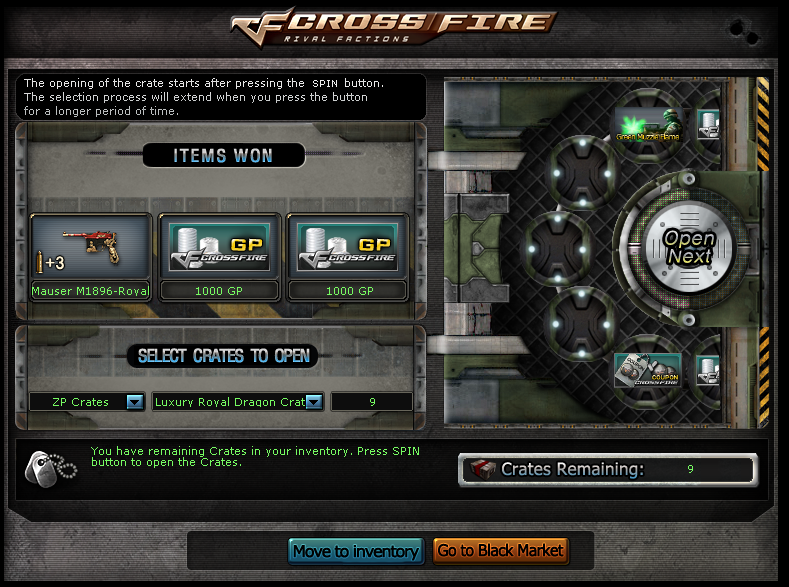The width and height of the screenshot is (789, 587).
Task: Click the crate quantity field showing 9
Action: point(371,402)
